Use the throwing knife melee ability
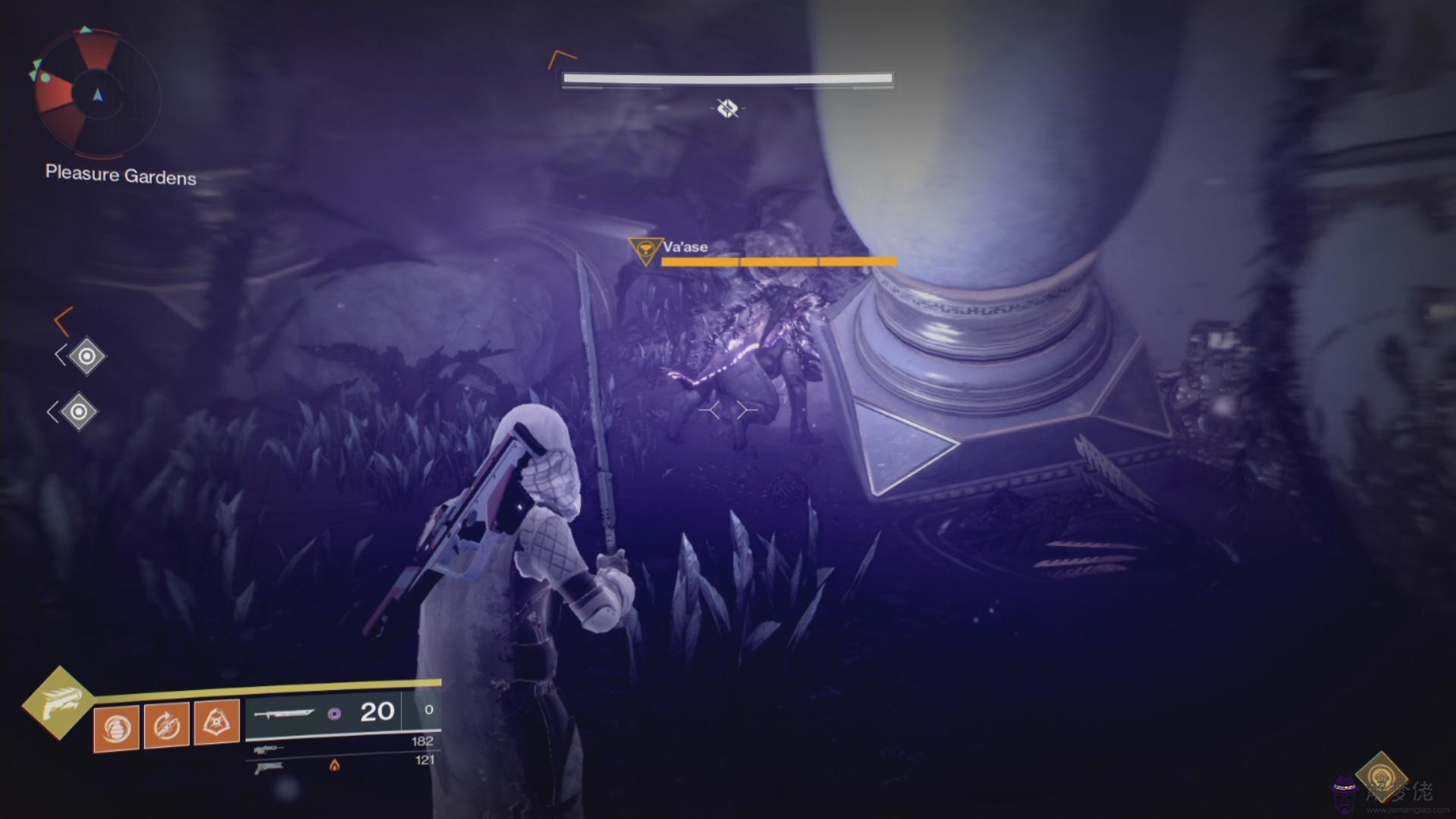 click(x=166, y=726)
